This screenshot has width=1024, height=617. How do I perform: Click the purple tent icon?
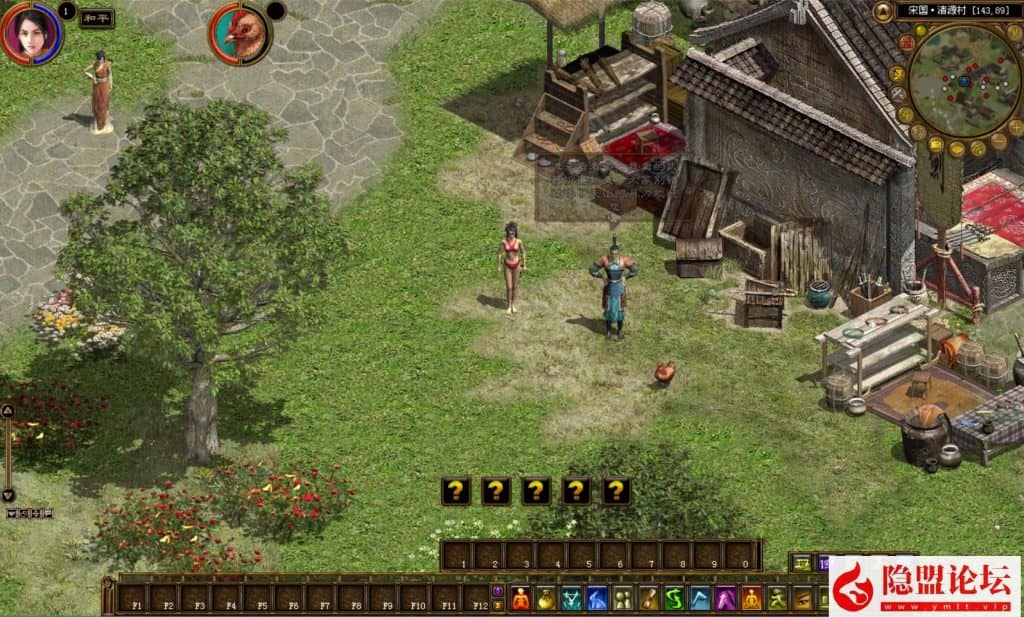[725, 599]
